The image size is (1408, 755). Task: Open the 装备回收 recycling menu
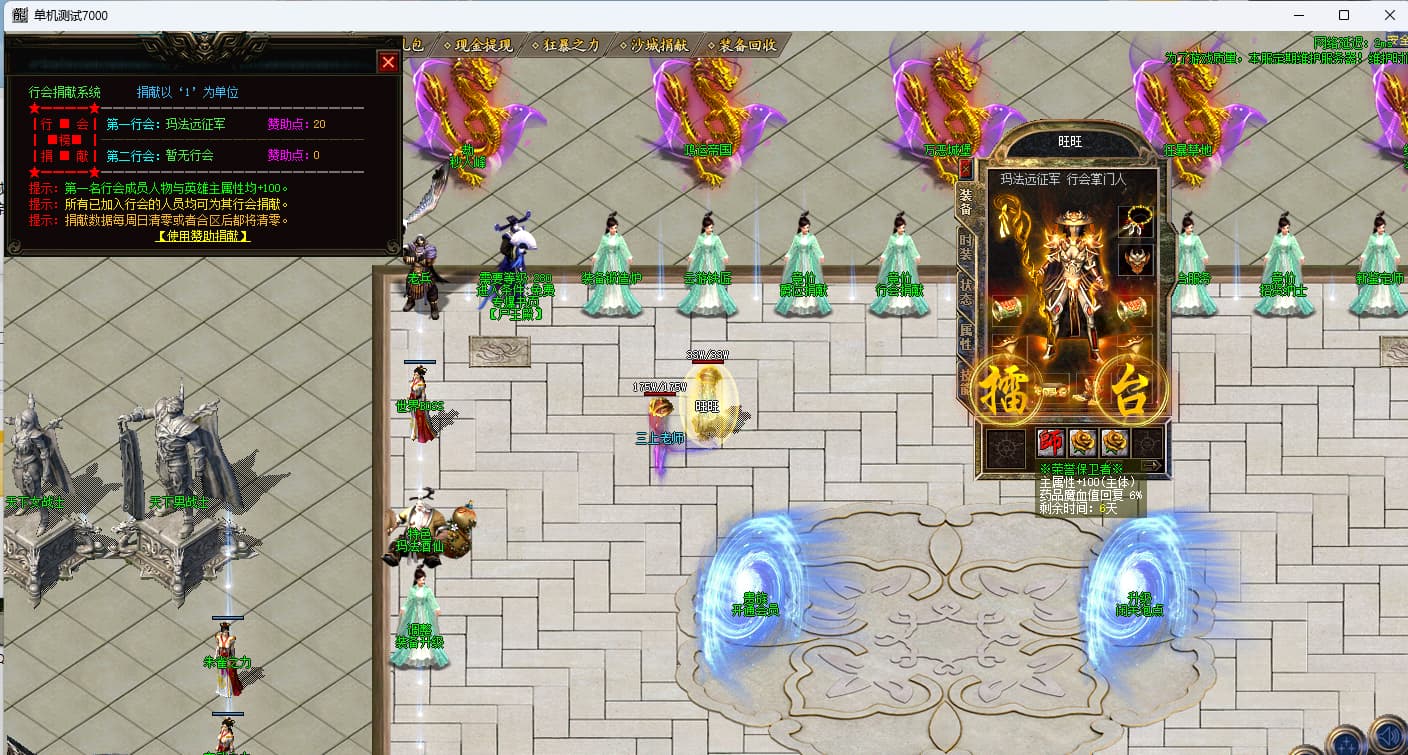click(747, 45)
